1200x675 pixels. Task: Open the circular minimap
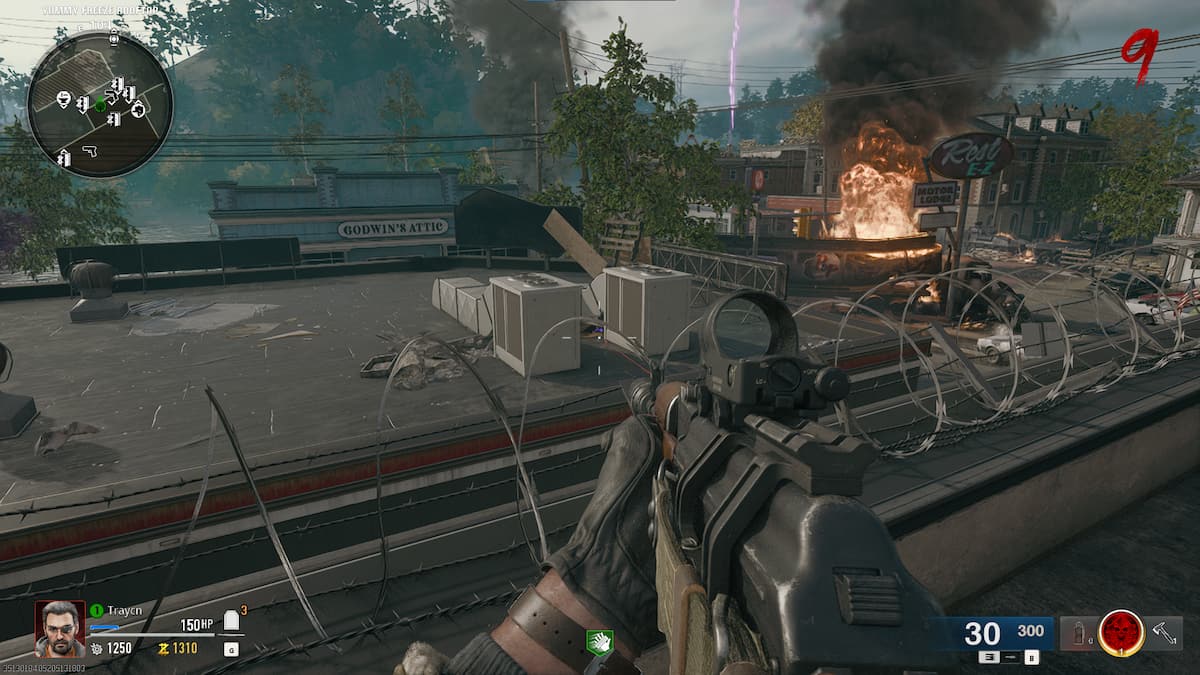[x=100, y=104]
